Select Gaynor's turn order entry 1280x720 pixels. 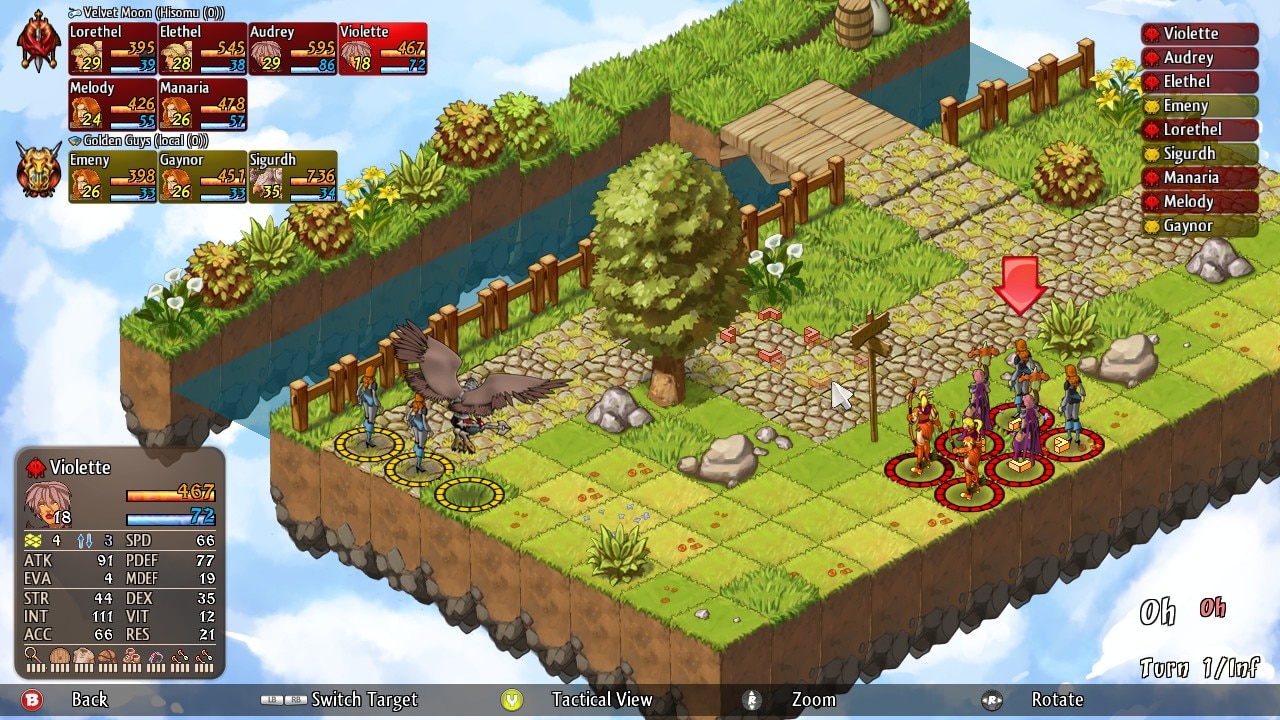tap(1199, 226)
